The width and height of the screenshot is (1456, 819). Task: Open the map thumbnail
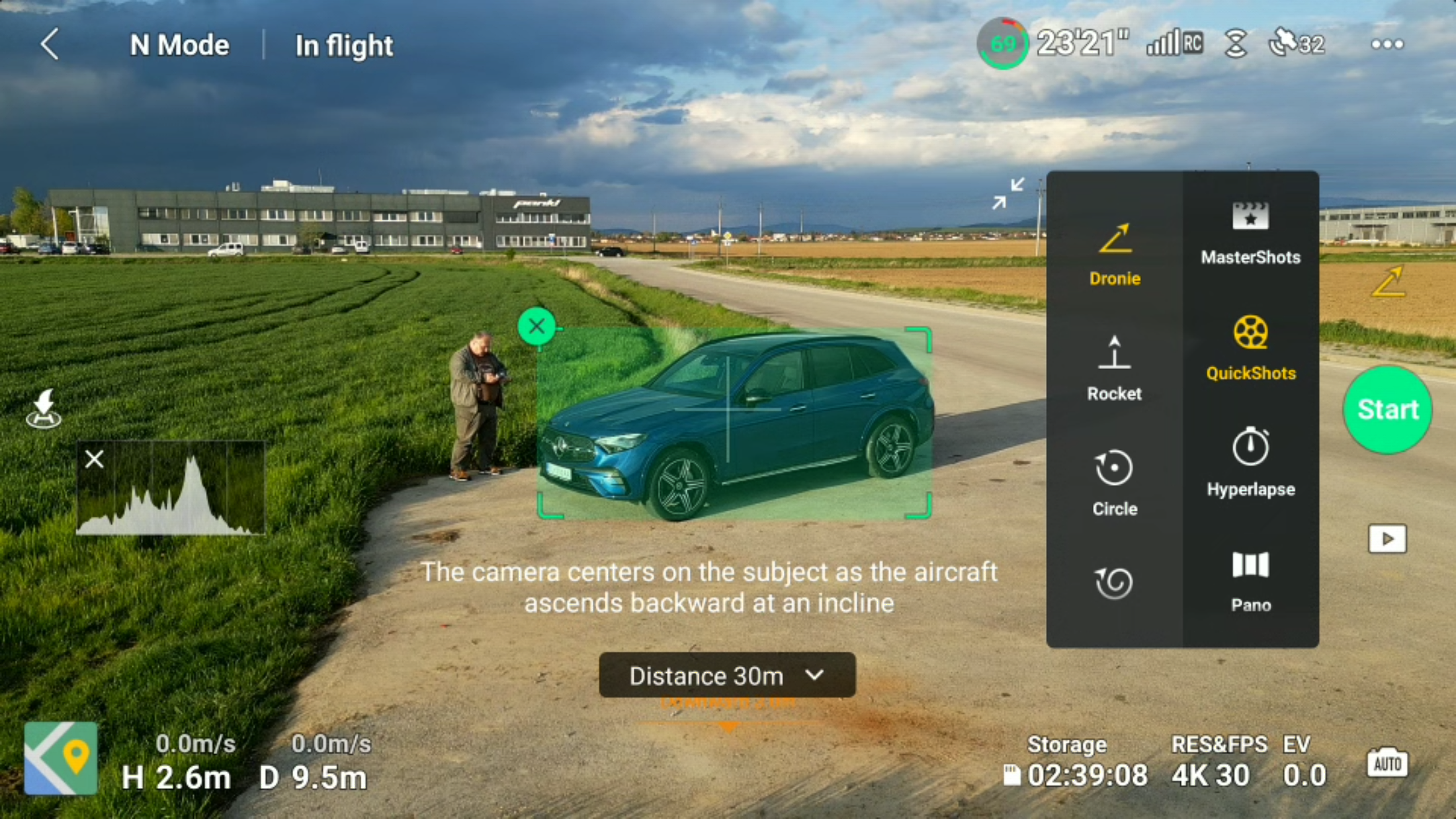click(x=61, y=758)
